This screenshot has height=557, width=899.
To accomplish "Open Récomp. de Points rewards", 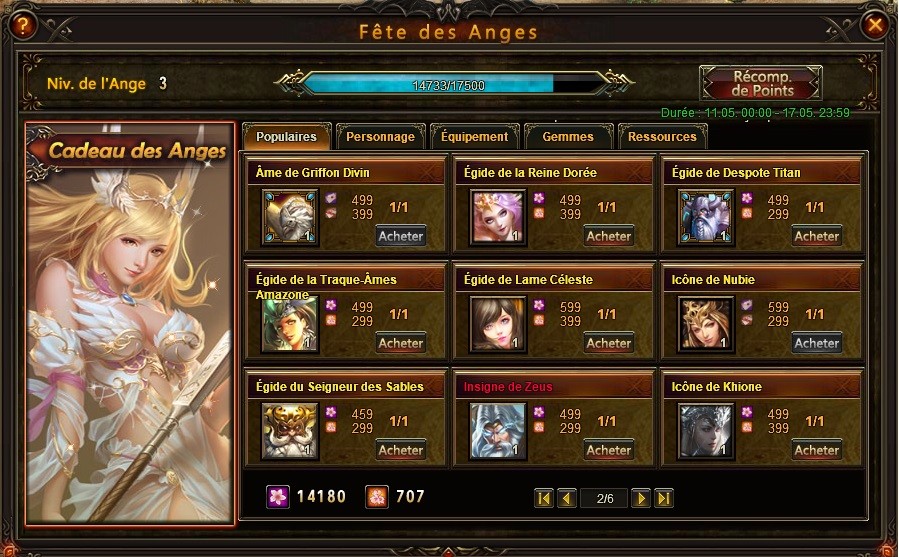I will click(x=762, y=84).
